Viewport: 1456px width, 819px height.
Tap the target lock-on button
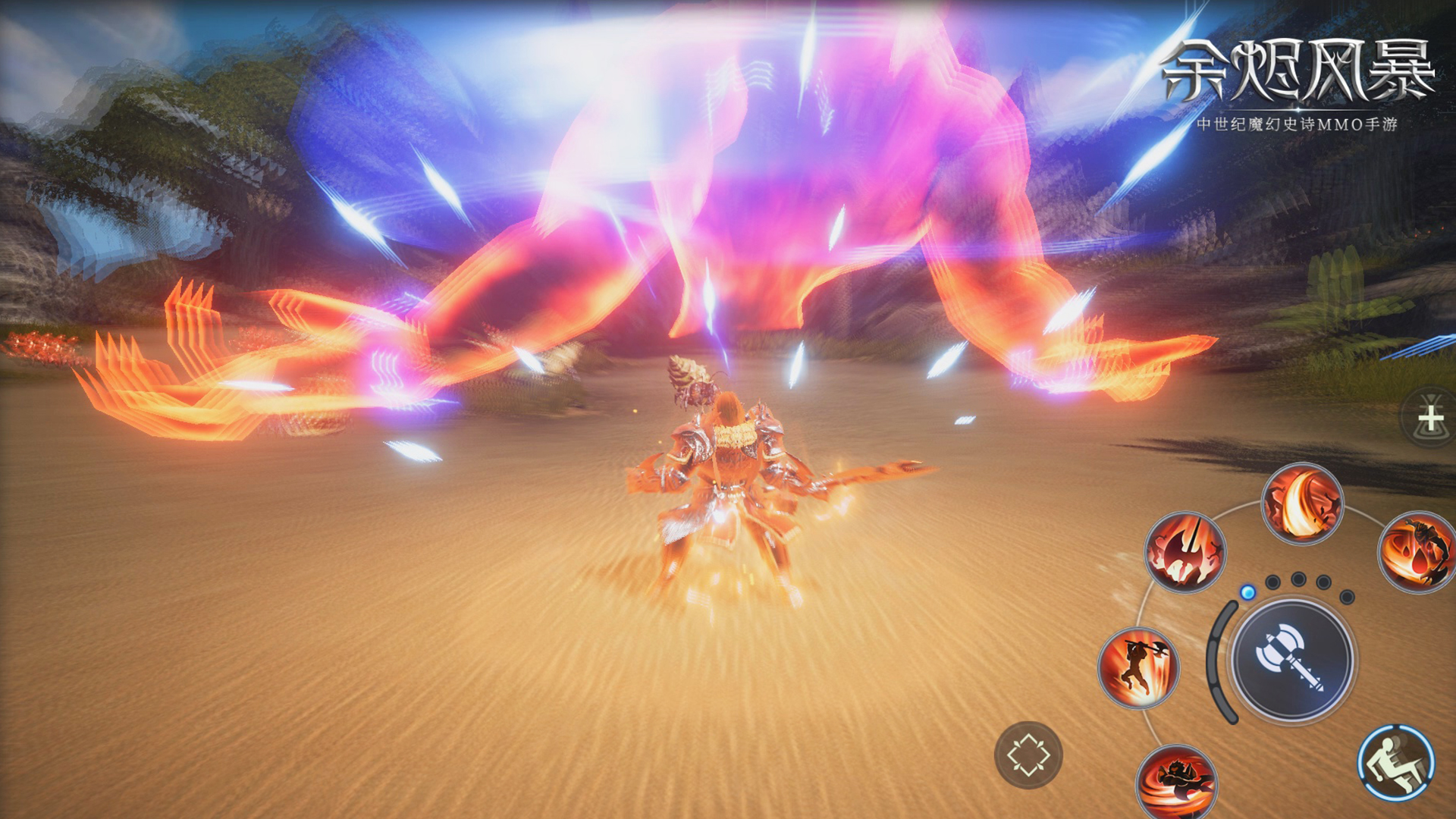1028,755
